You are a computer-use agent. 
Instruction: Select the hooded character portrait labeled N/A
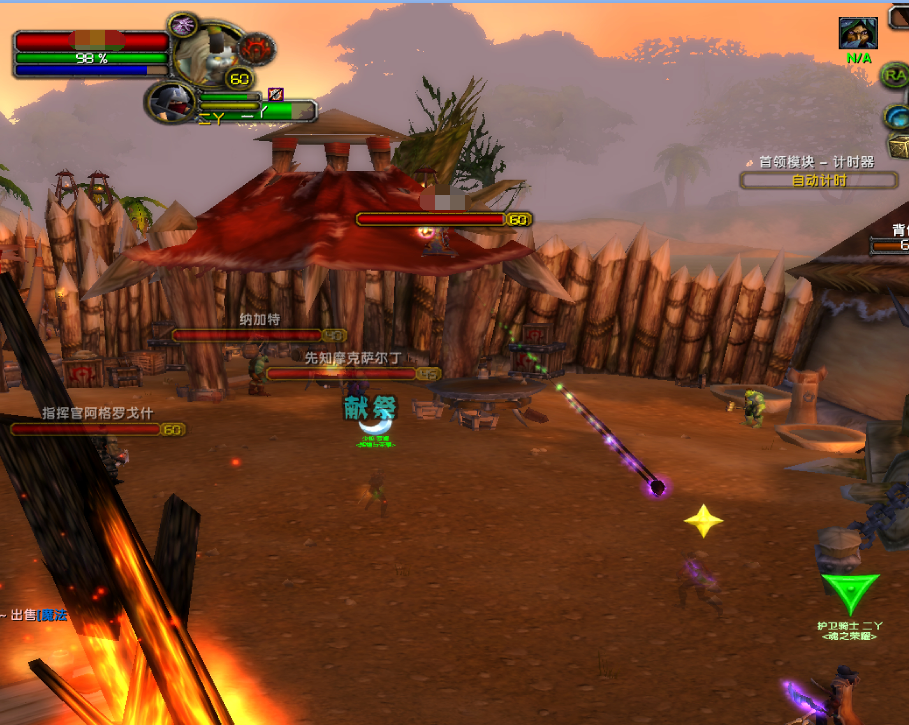click(858, 33)
